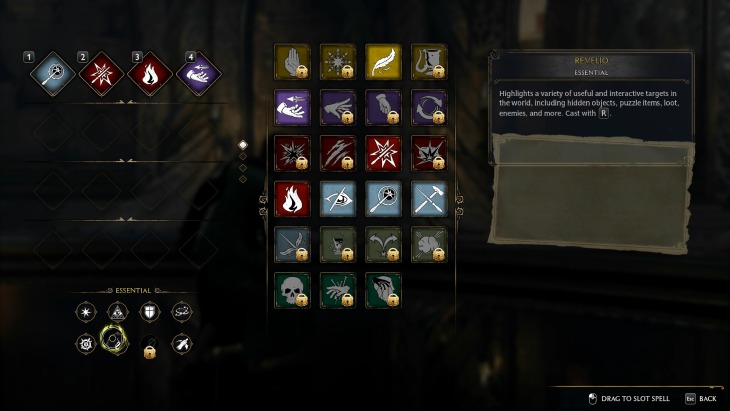Click the locked Diffindo slash spell
Image resolution: width=730 pixels, height=411 pixels.
click(336, 153)
